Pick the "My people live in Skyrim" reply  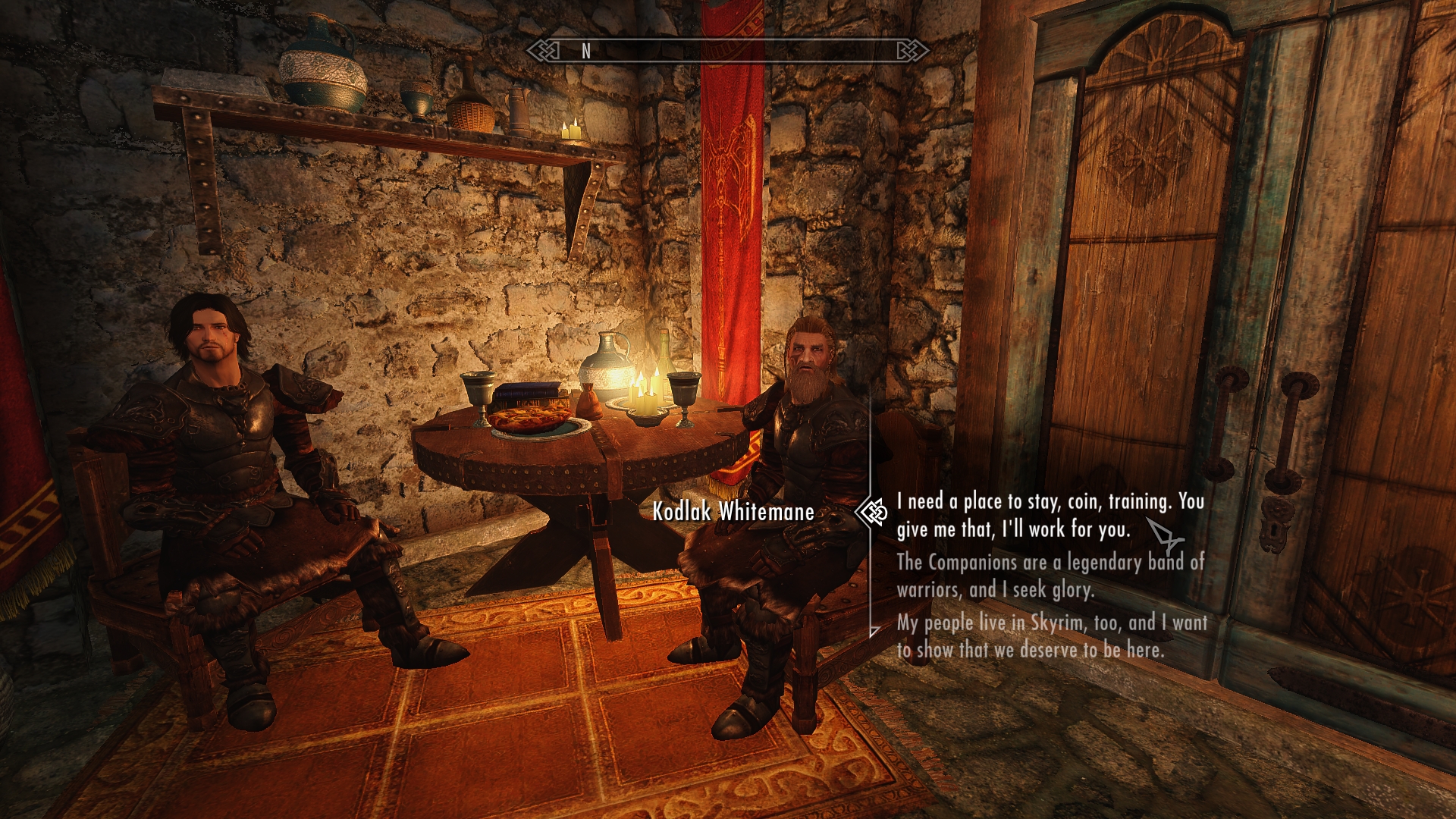tap(1051, 636)
